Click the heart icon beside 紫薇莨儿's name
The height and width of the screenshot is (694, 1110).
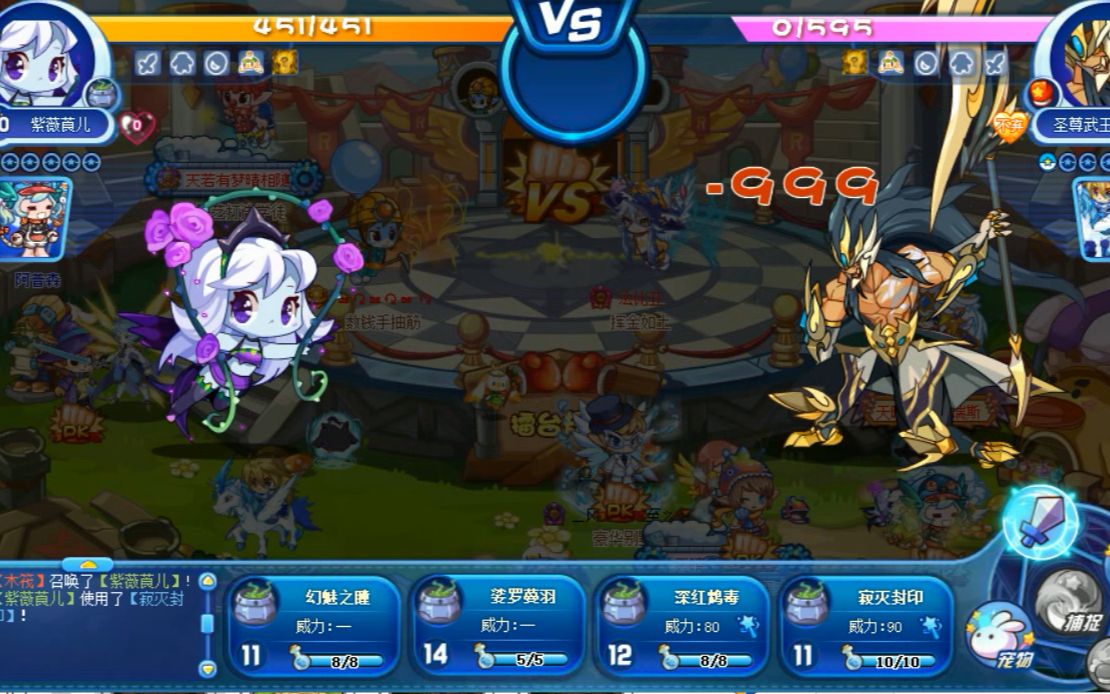click(x=136, y=125)
